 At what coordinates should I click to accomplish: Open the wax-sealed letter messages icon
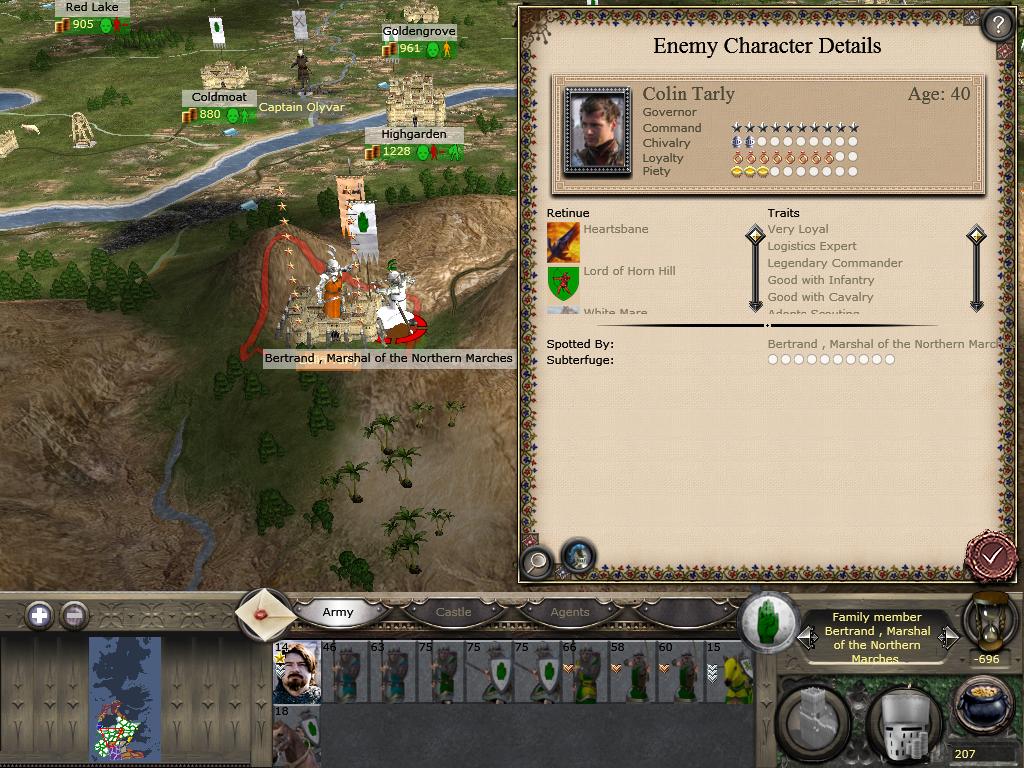(265, 614)
